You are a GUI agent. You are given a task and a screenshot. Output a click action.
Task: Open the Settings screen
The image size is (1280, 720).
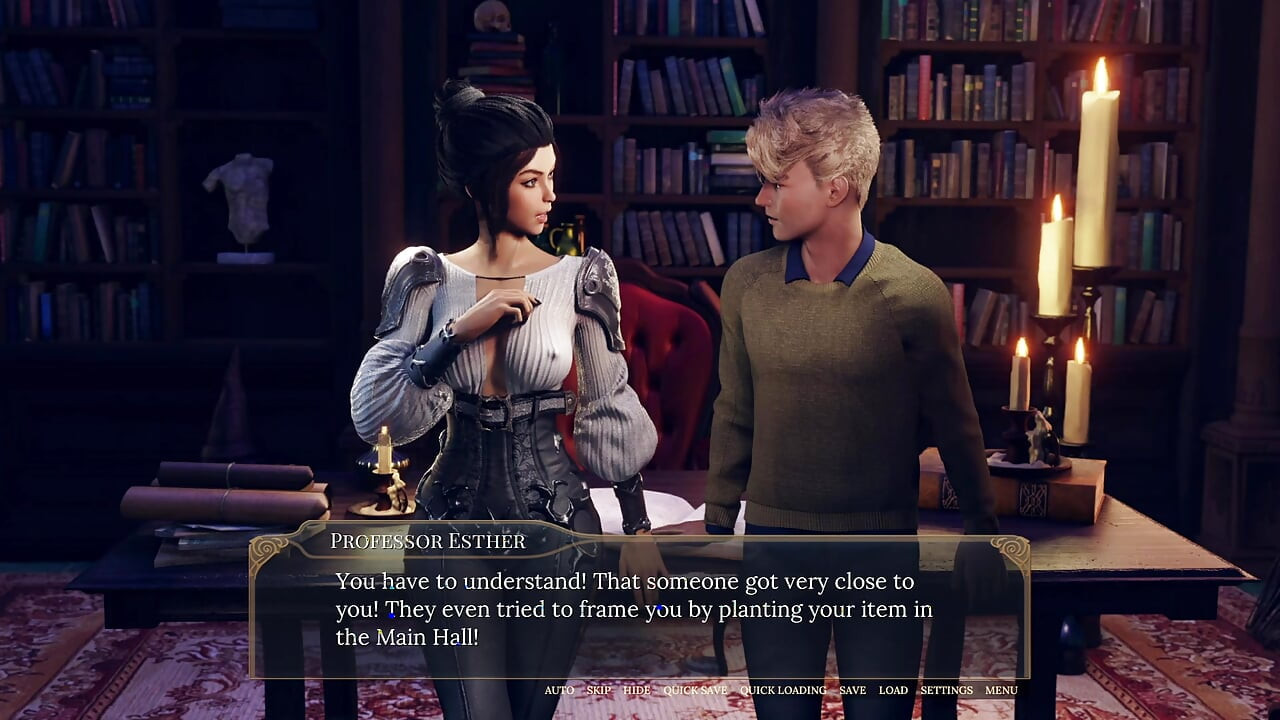tap(946, 690)
